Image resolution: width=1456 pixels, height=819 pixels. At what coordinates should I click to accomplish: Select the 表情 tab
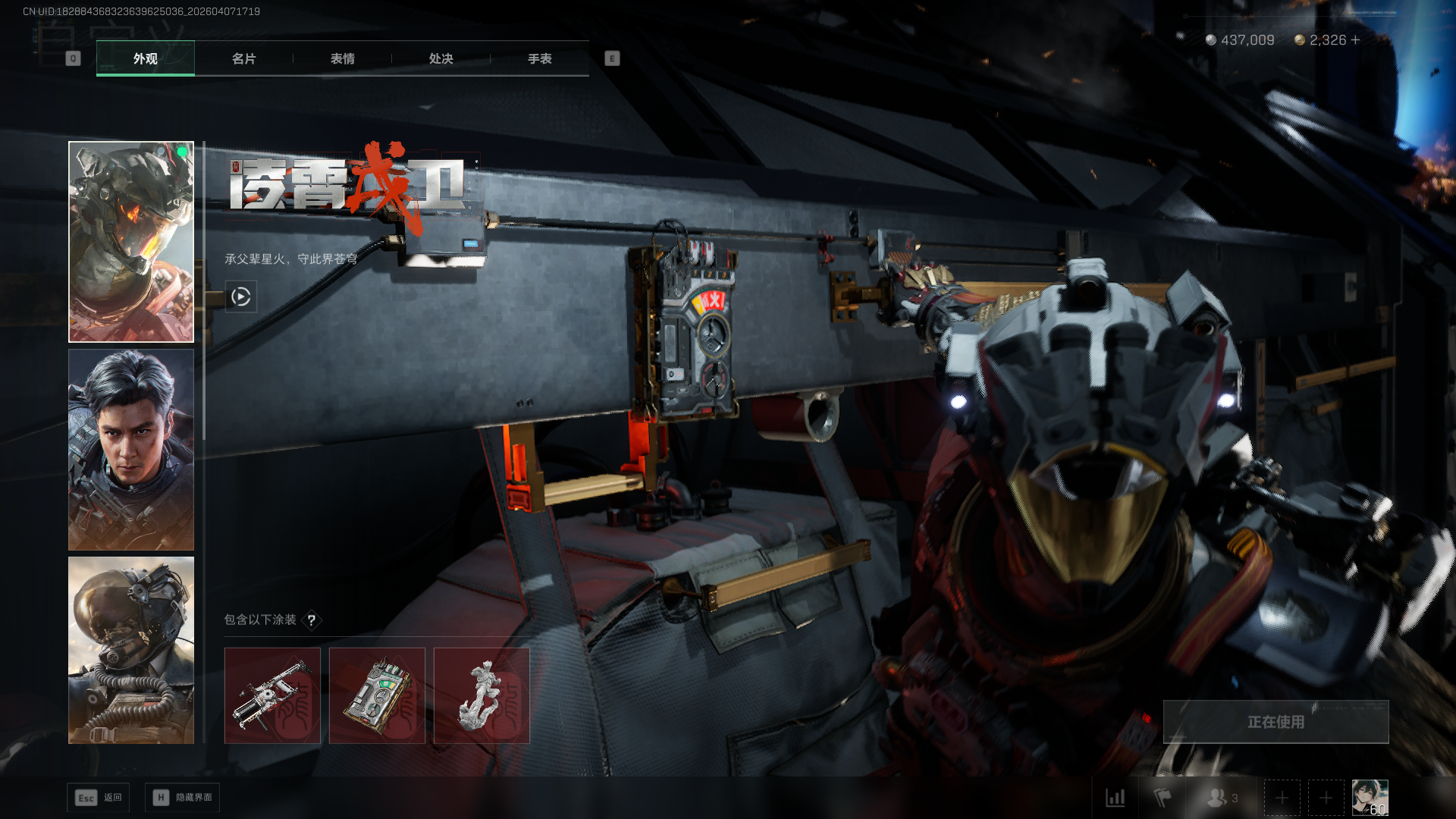[x=342, y=58]
